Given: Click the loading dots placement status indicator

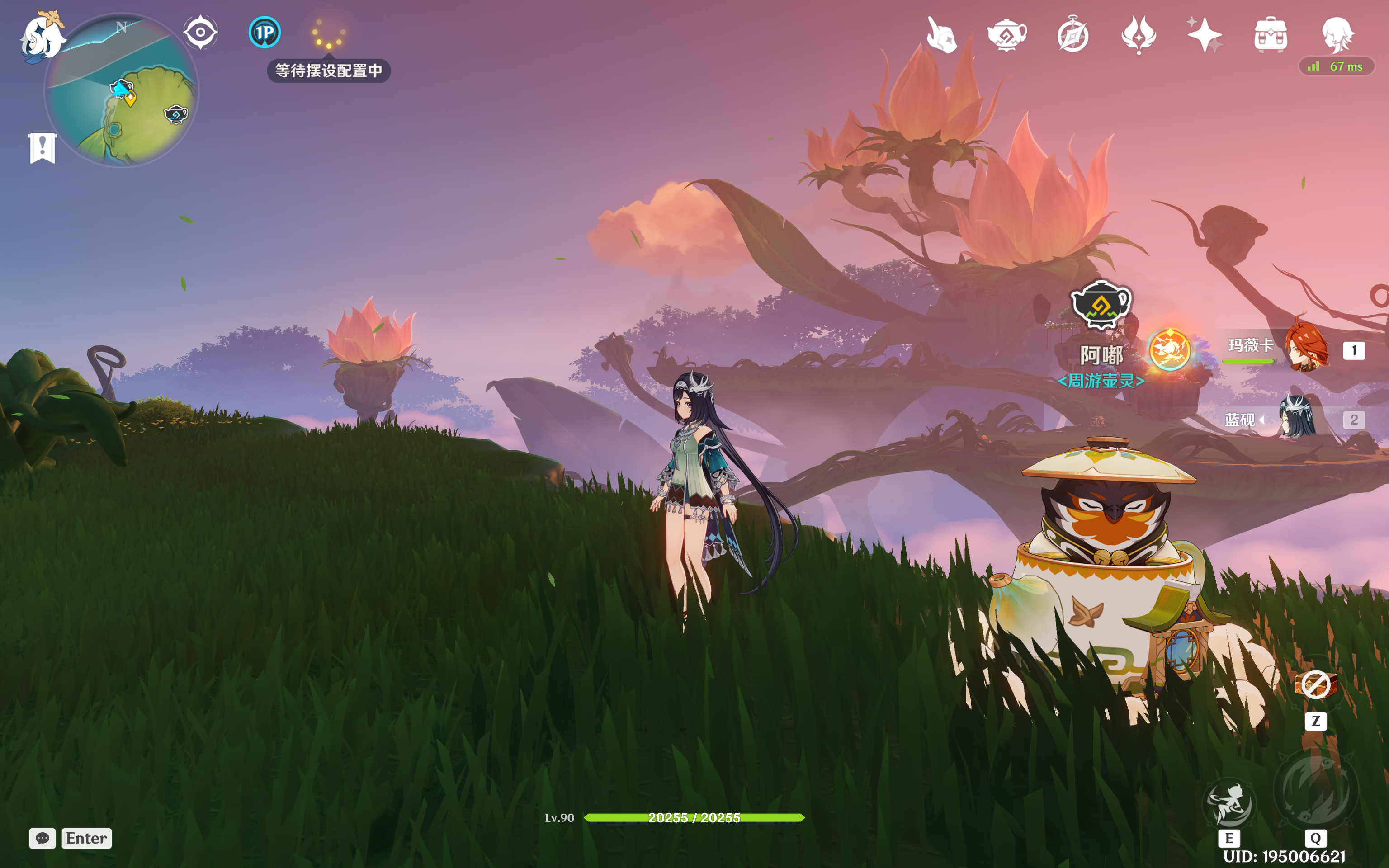Looking at the screenshot, I should (328, 34).
